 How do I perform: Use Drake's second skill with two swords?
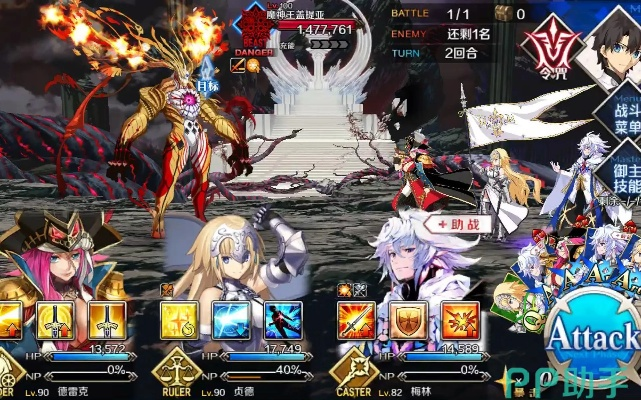pyautogui.click(x=55, y=320)
